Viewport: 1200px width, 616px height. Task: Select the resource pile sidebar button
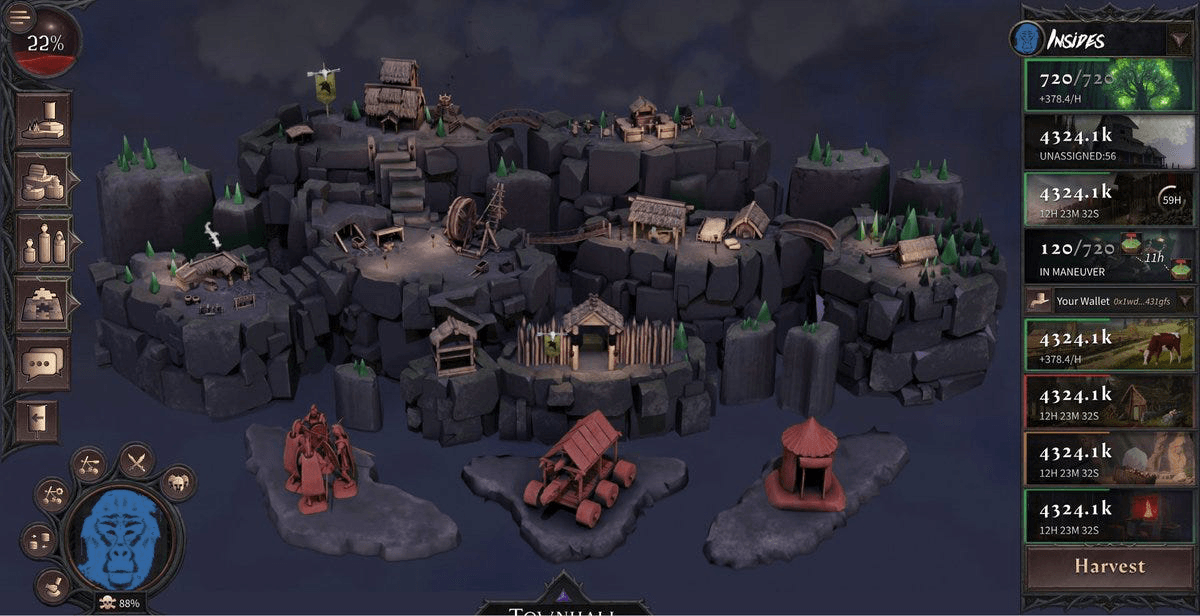click(43, 181)
